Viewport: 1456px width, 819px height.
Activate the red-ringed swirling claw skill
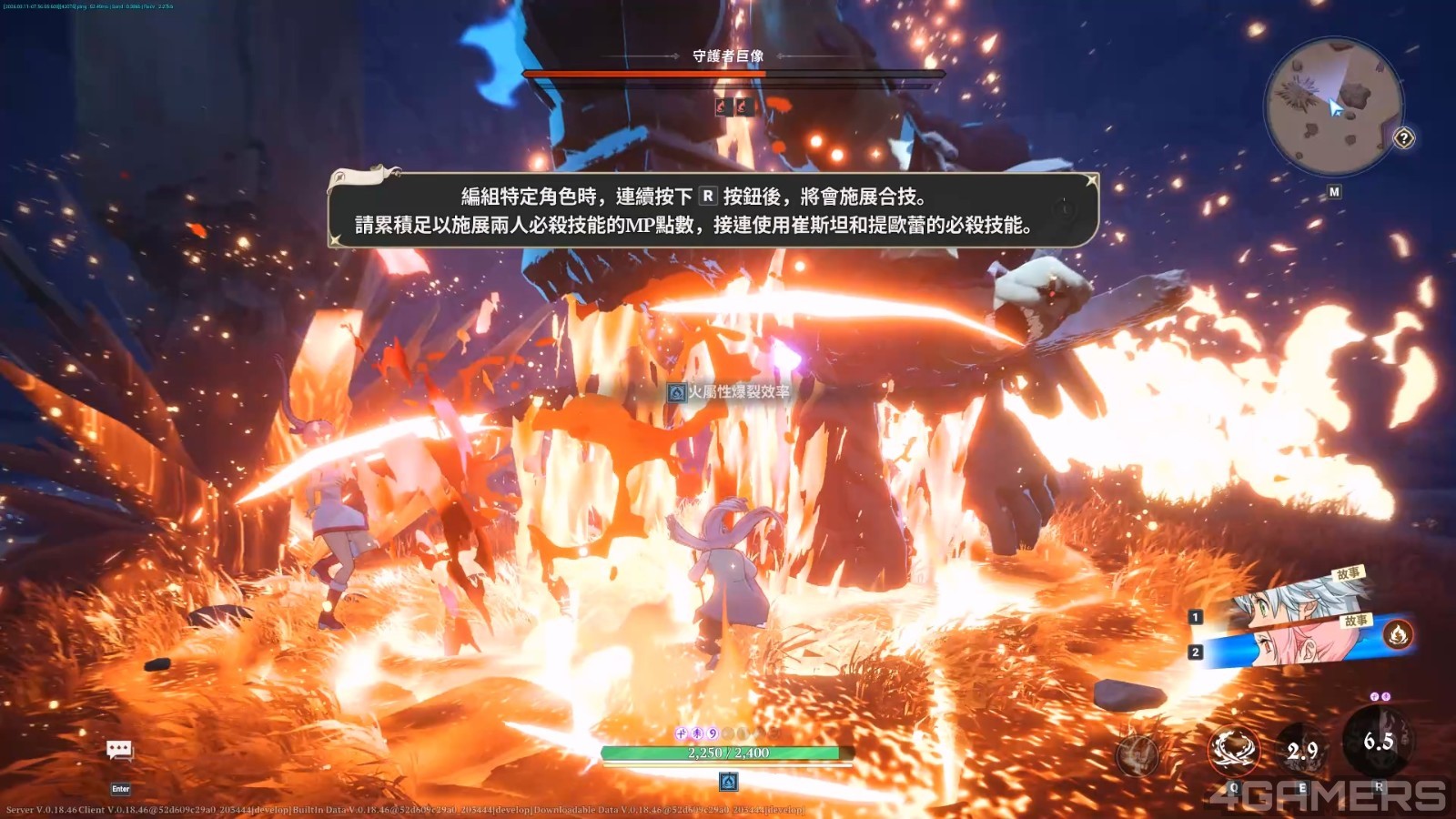point(1234,749)
